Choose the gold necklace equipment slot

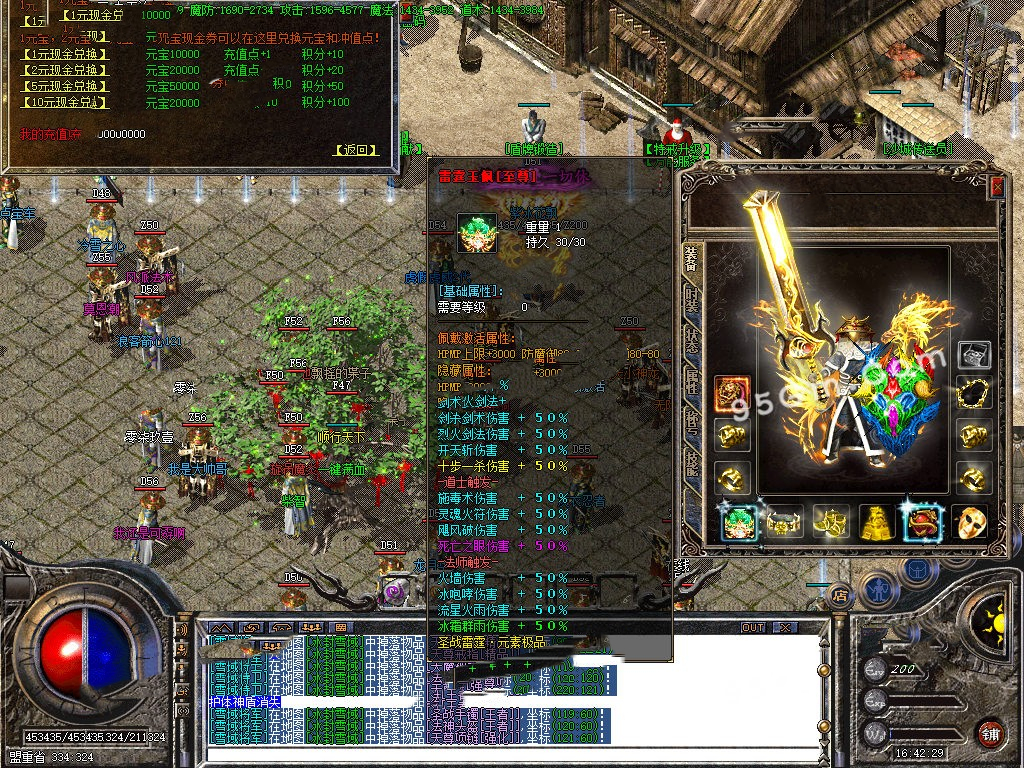pos(973,394)
